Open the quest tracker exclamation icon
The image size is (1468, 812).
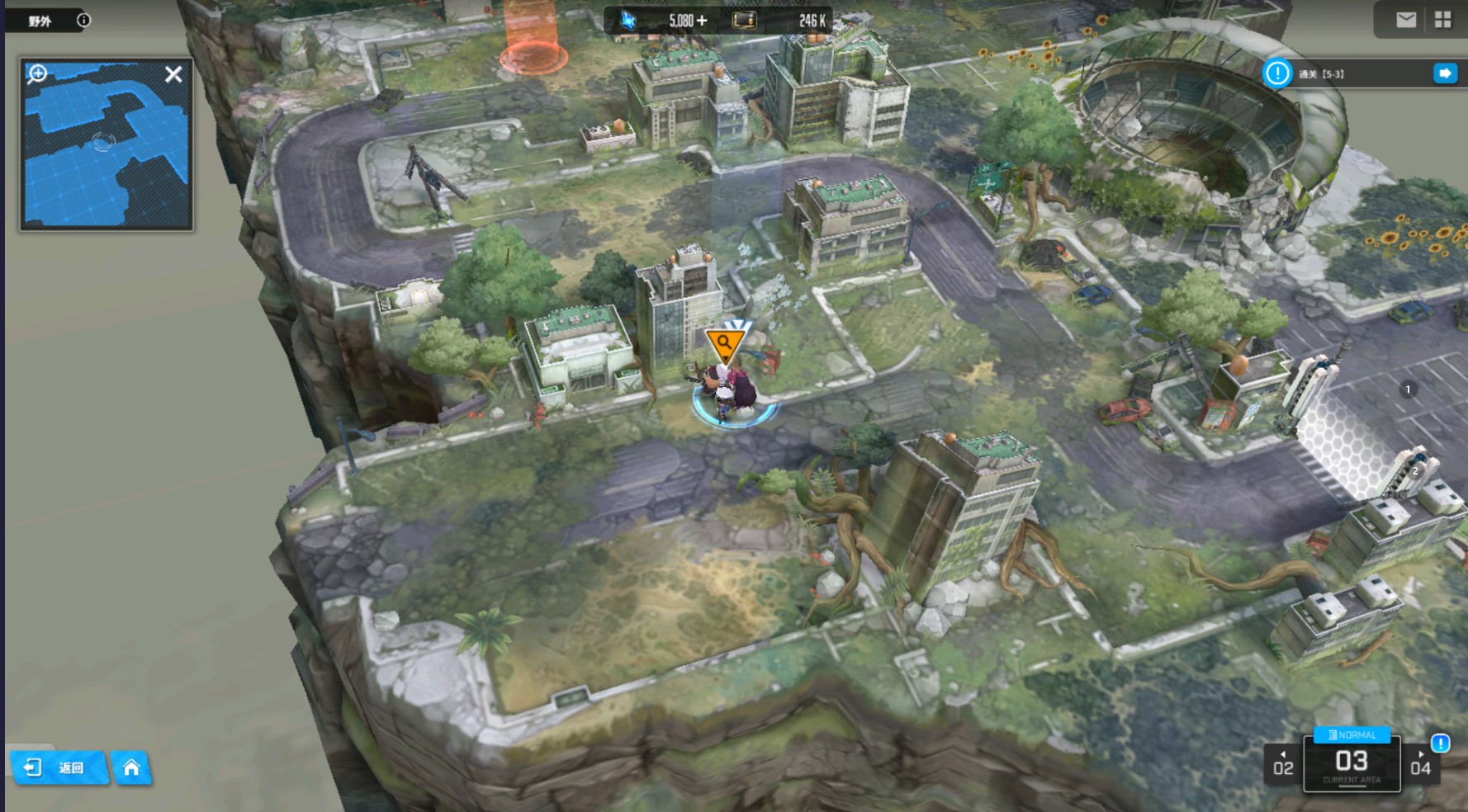coord(1277,73)
